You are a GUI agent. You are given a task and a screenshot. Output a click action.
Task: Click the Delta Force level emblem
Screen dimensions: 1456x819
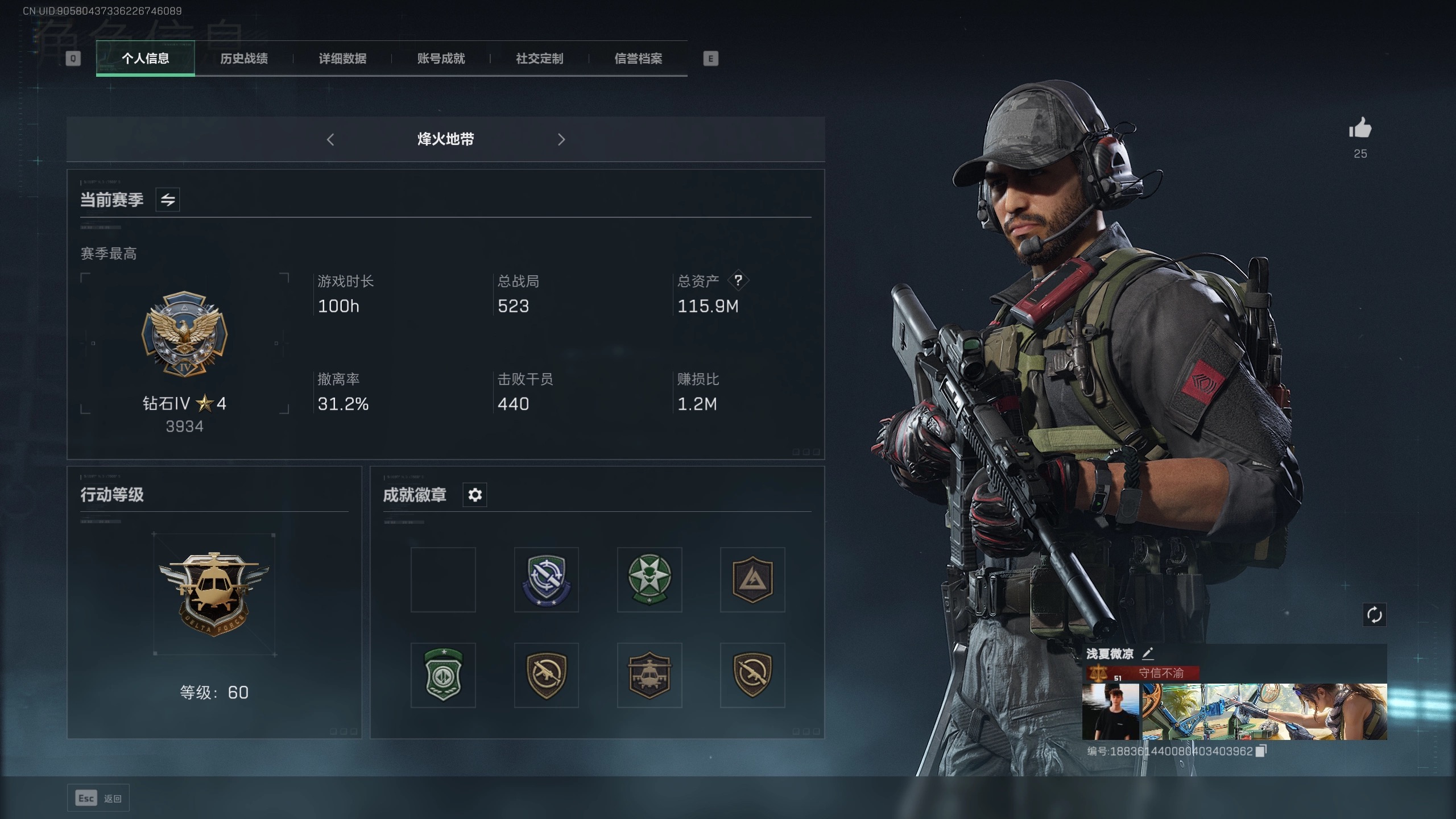click(x=214, y=594)
